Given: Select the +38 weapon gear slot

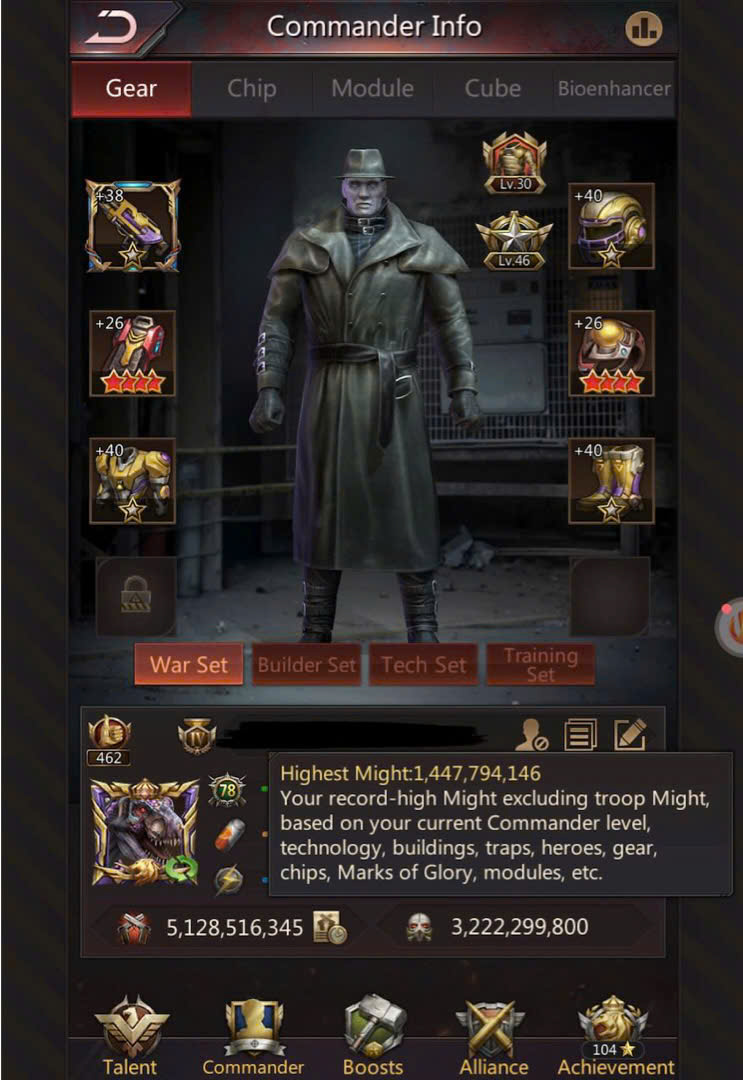Looking at the screenshot, I should click(x=133, y=226).
